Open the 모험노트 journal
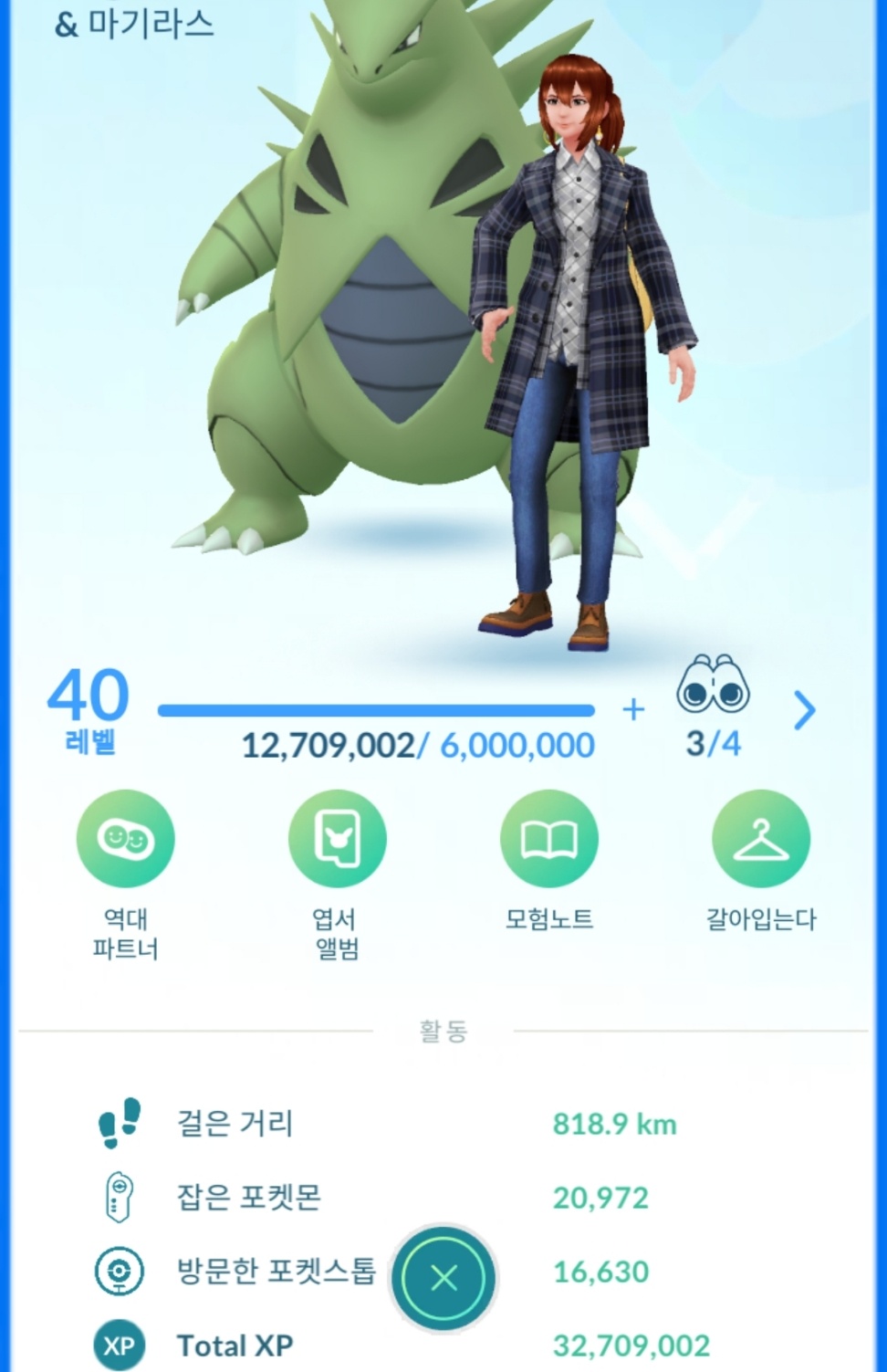The image size is (887, 1372). click(548, 839)
